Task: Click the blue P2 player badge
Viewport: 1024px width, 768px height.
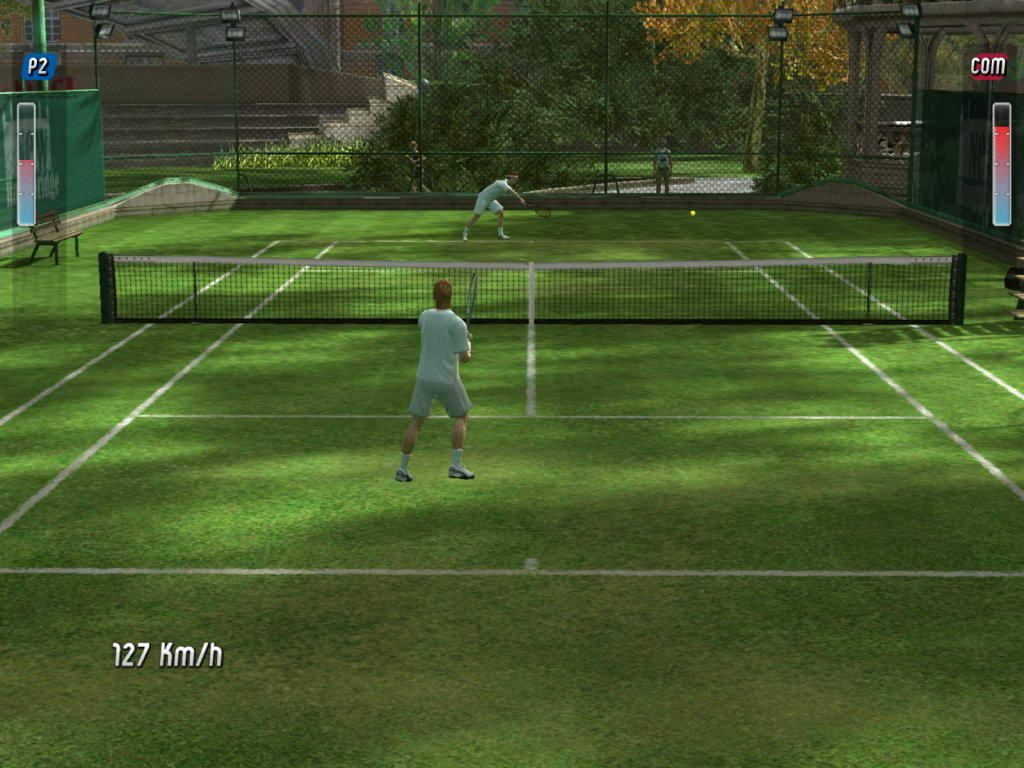Action: click(x=39, y=67)
